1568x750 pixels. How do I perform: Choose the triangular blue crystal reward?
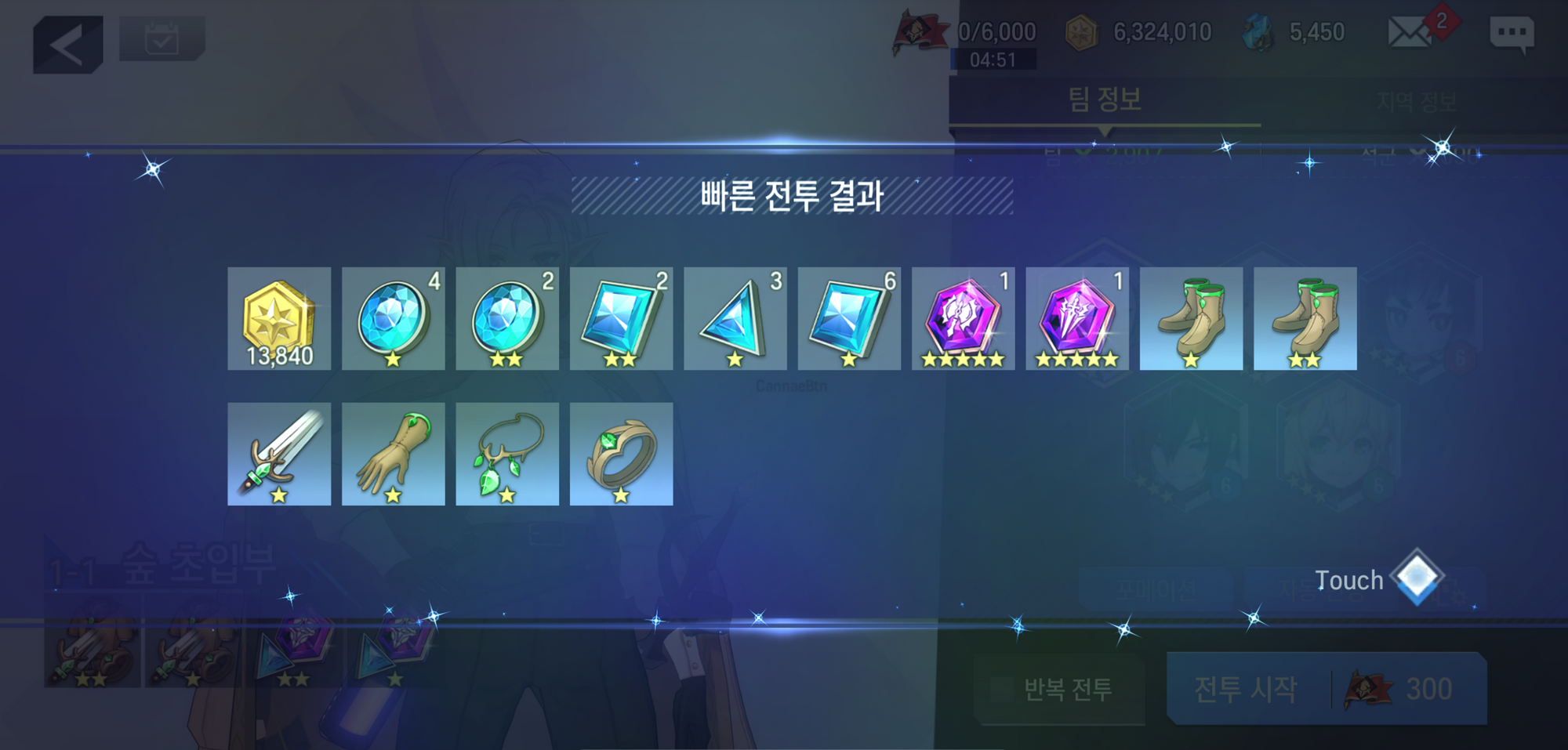click(x=735, y=318)
